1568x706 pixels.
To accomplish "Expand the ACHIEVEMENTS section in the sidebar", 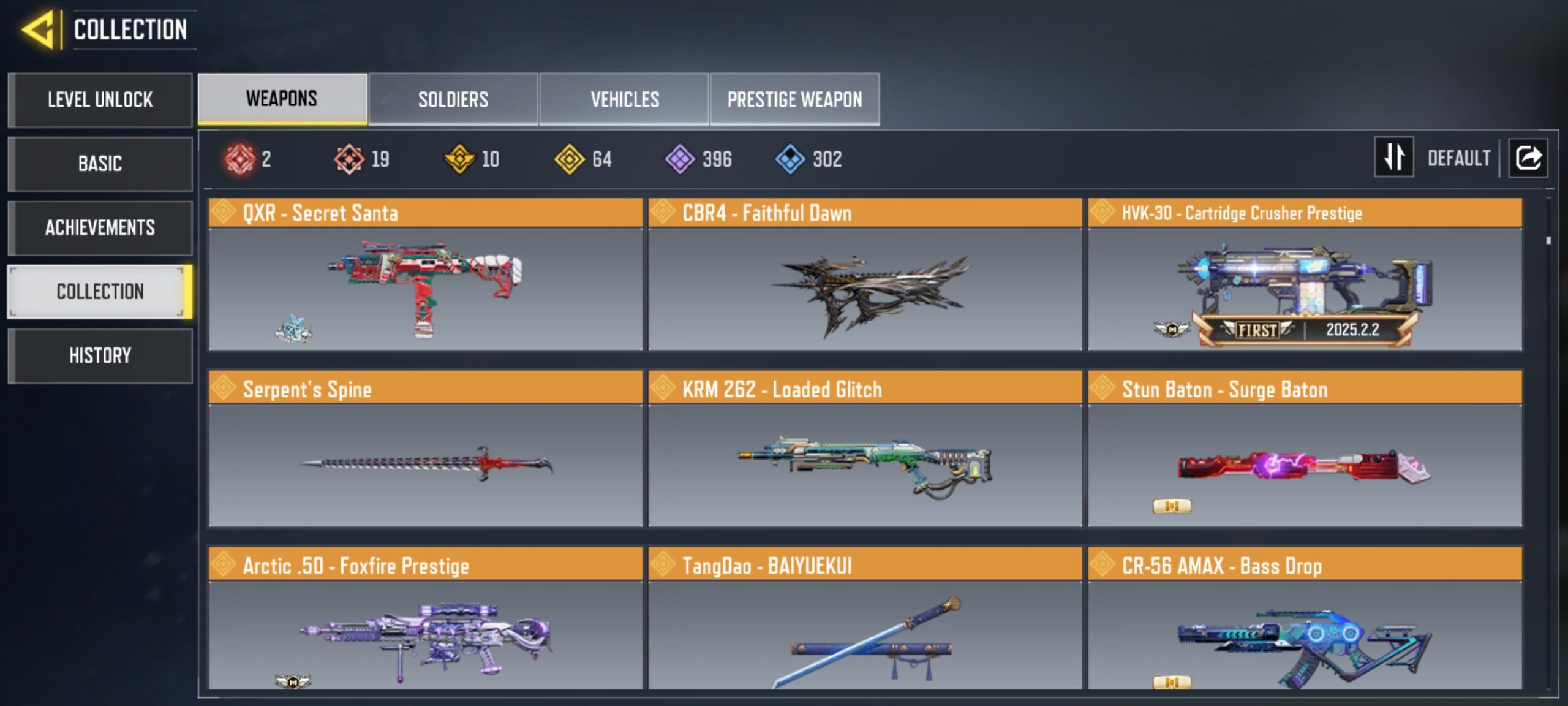I will coord(100,228).
